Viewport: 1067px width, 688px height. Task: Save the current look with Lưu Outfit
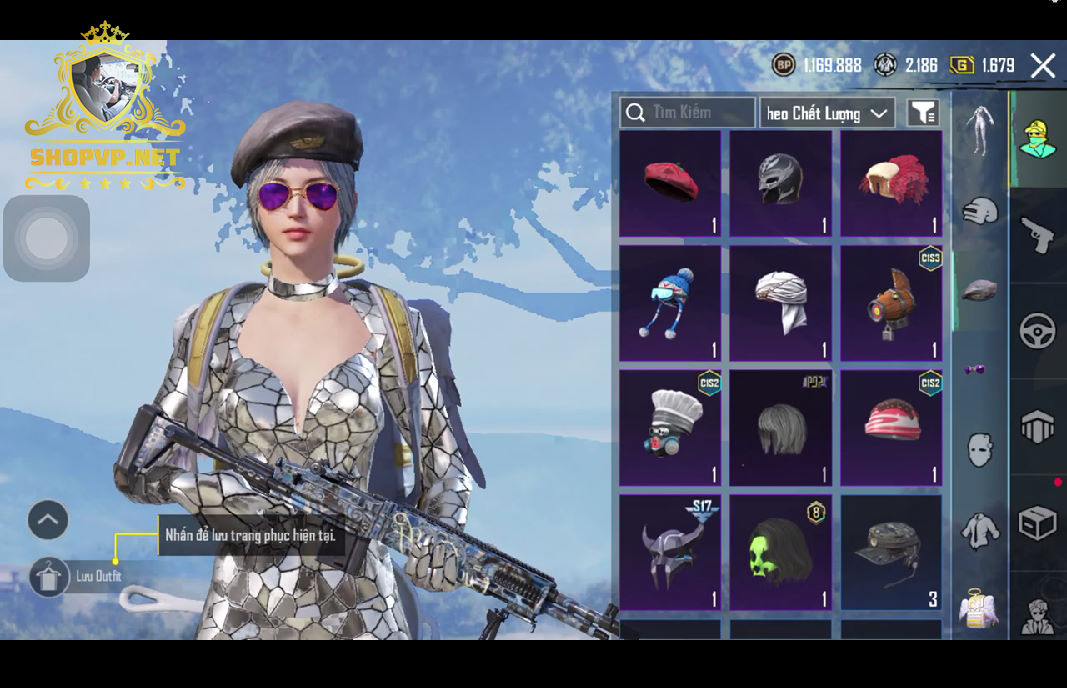pyautogui.click(x=50, y=577)
